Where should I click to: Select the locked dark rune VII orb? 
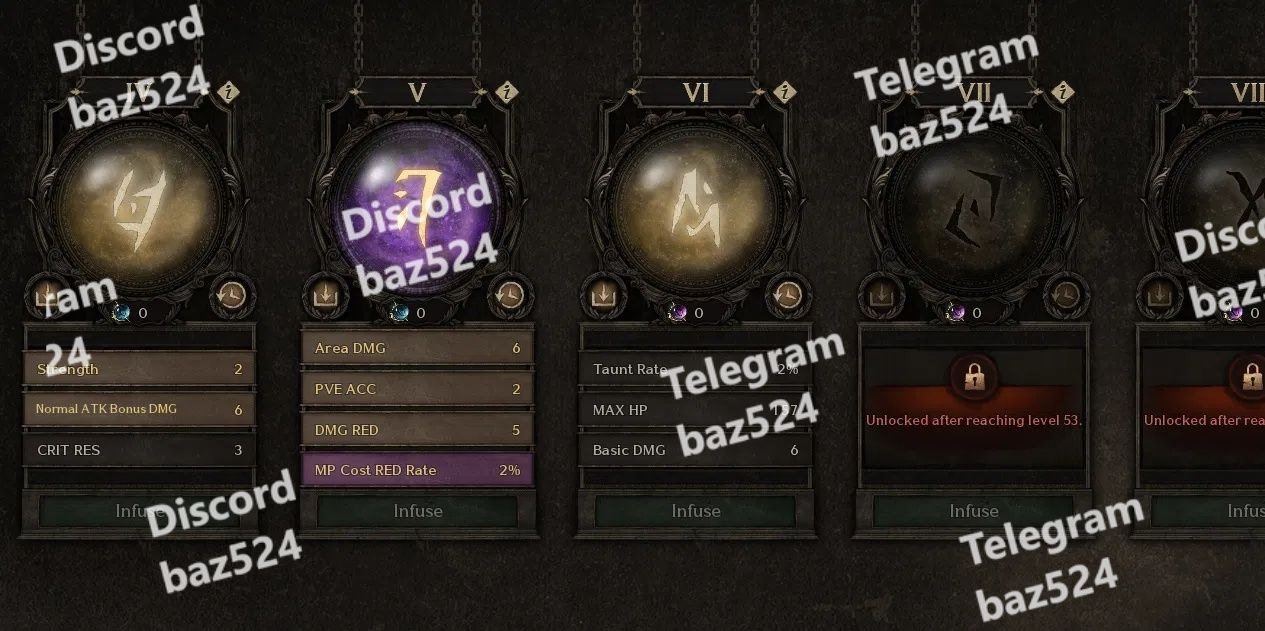(x=973, y=205)
